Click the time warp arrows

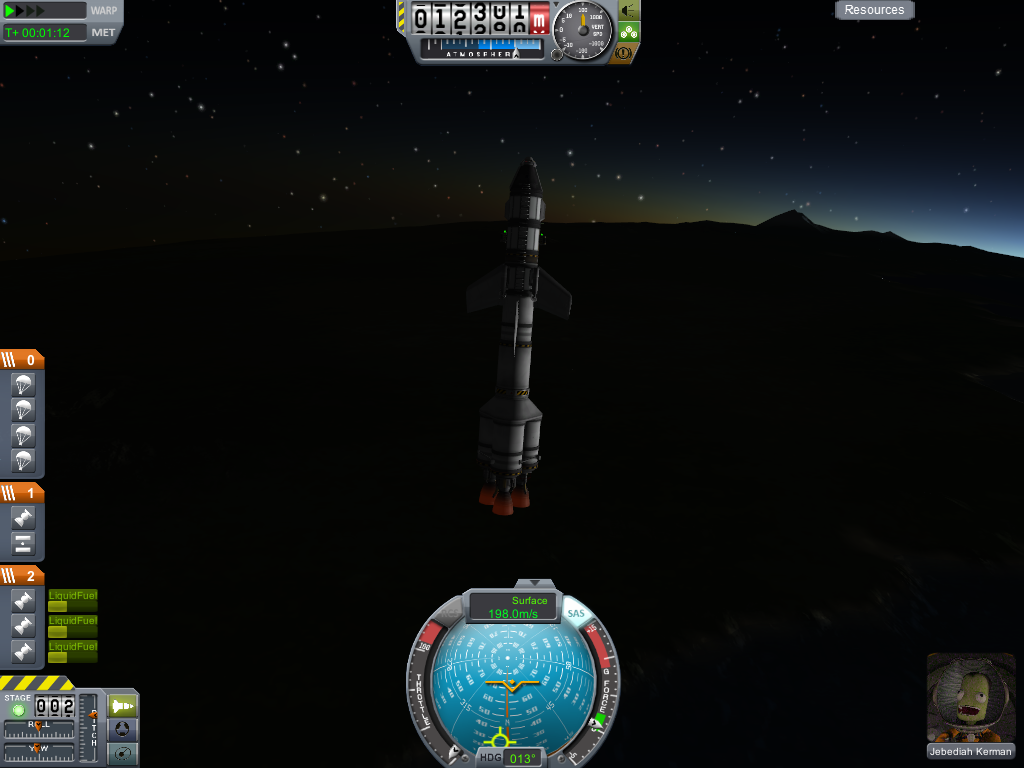[x=25, y=11]
